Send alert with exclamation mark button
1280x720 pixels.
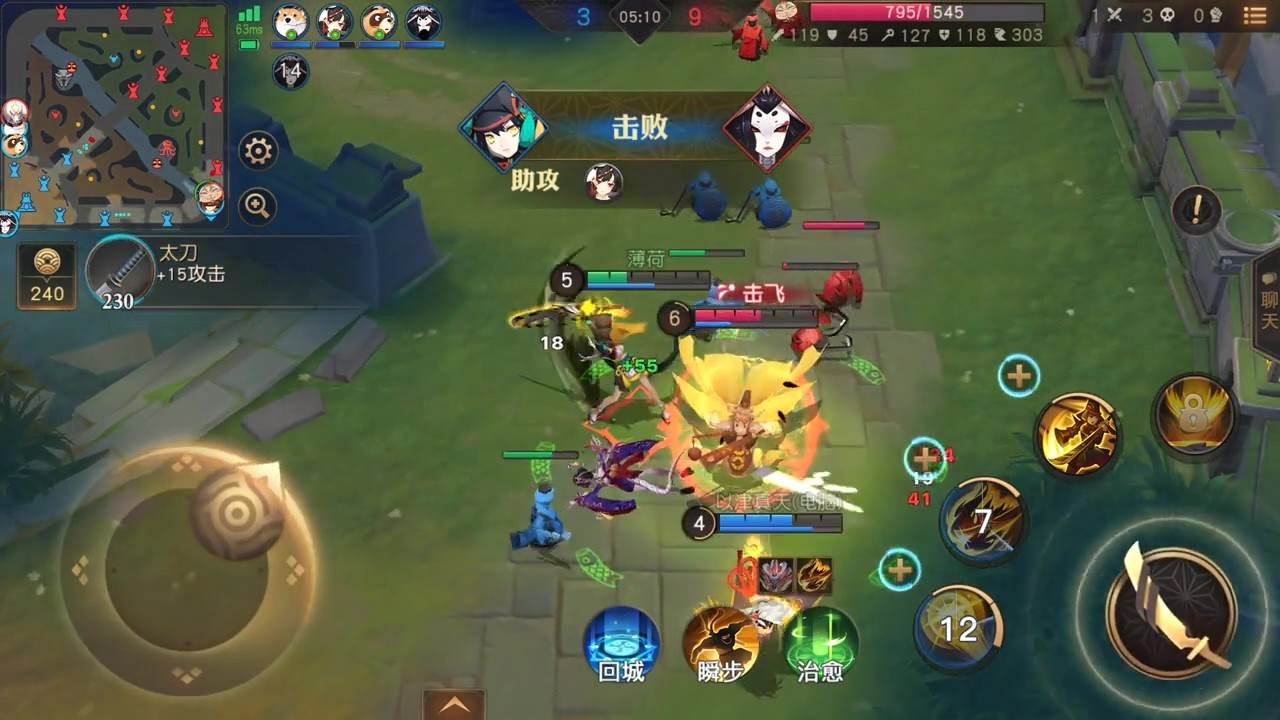[x=1196, y=210]
